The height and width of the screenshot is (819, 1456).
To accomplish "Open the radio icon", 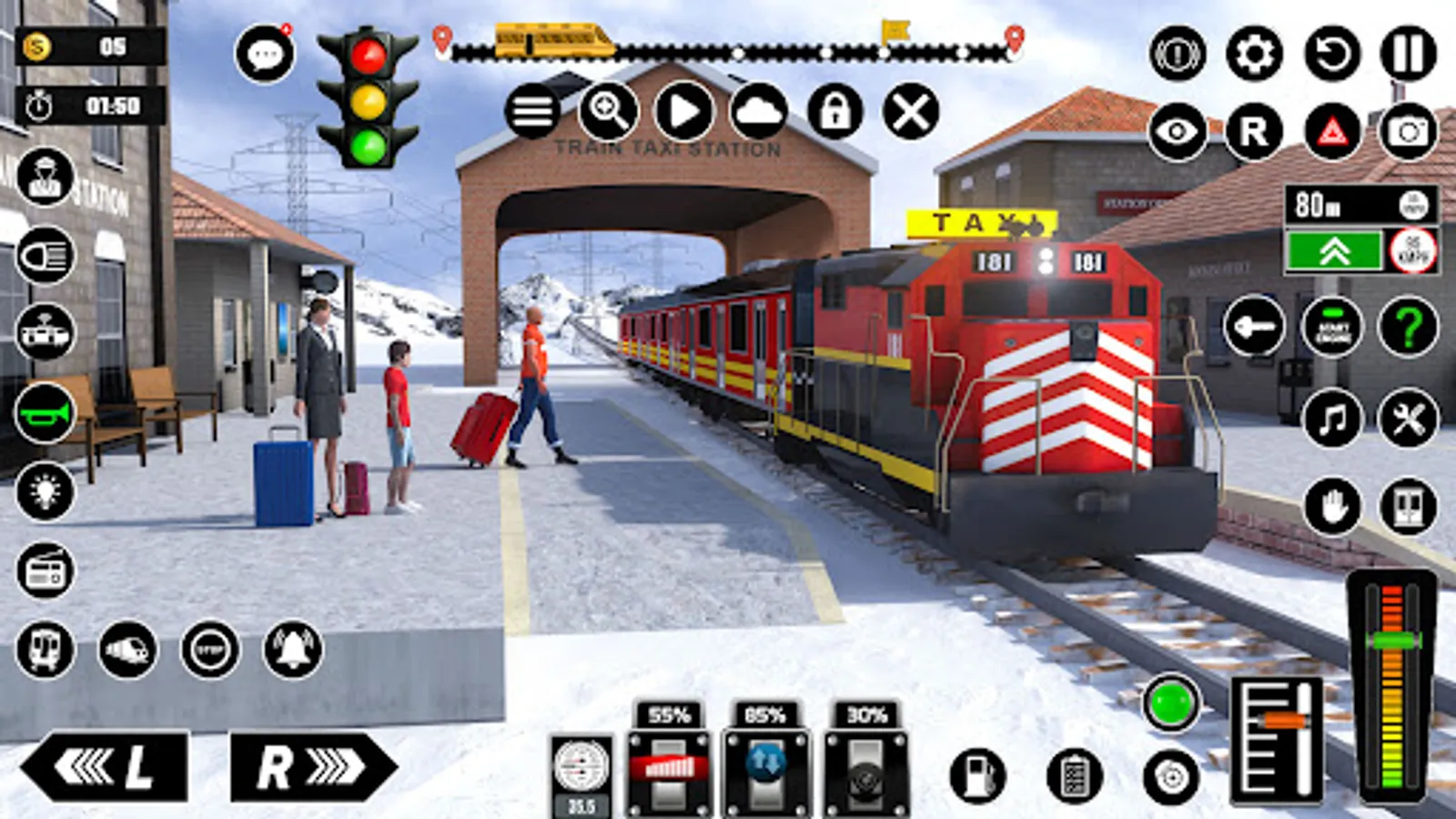I will coord(45,569).
